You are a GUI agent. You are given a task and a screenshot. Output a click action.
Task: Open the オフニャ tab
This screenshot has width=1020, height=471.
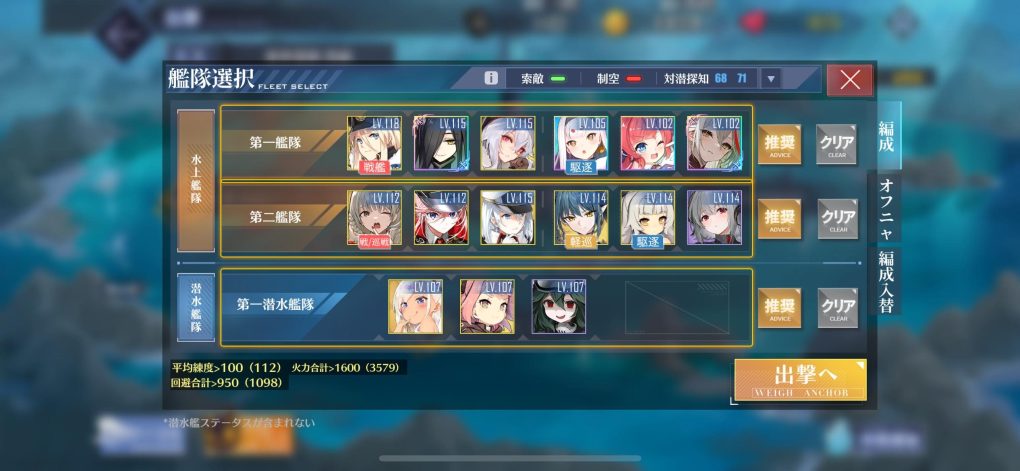click(x=886, y=207)
